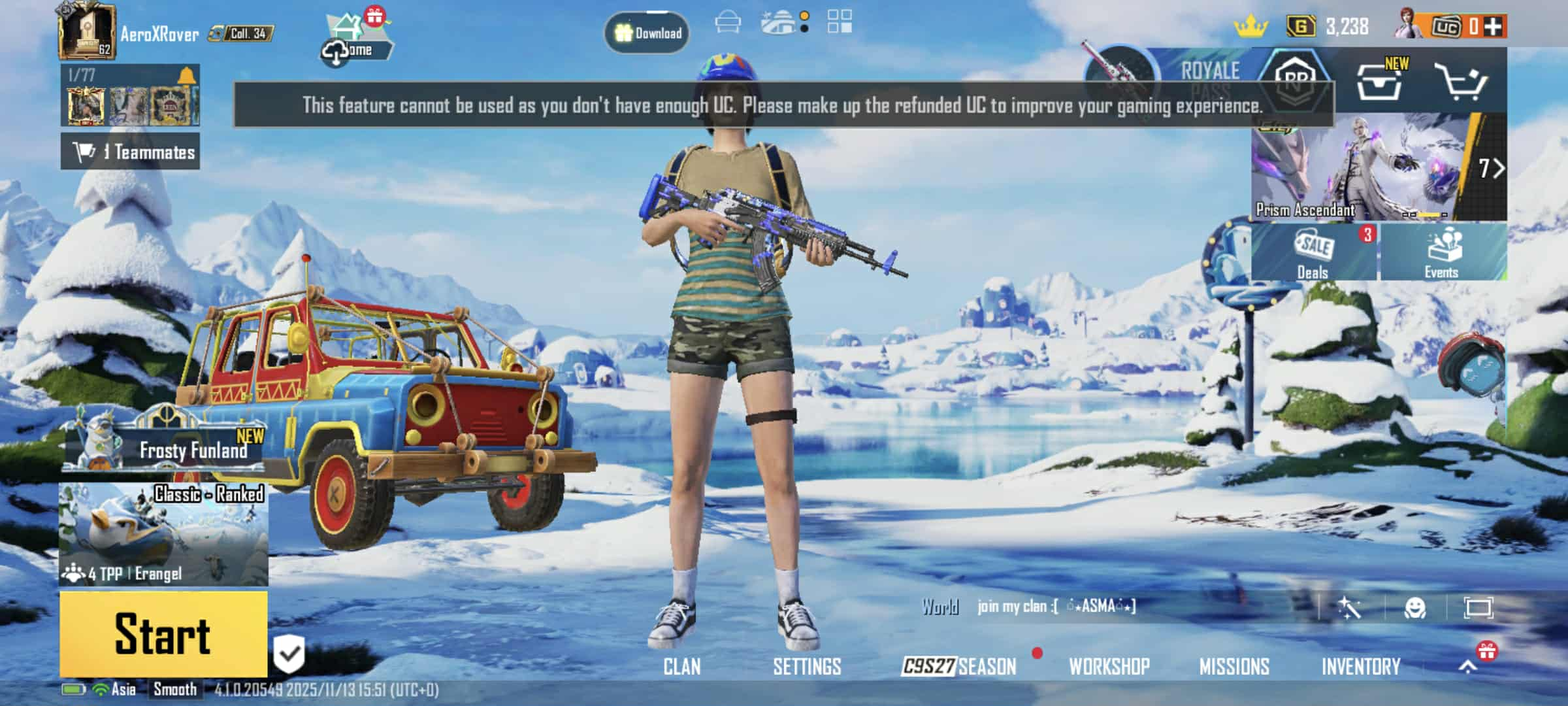Screen dimensions: 1568x706
Task: Open the Clan menu
Action: tap(681, 667)
